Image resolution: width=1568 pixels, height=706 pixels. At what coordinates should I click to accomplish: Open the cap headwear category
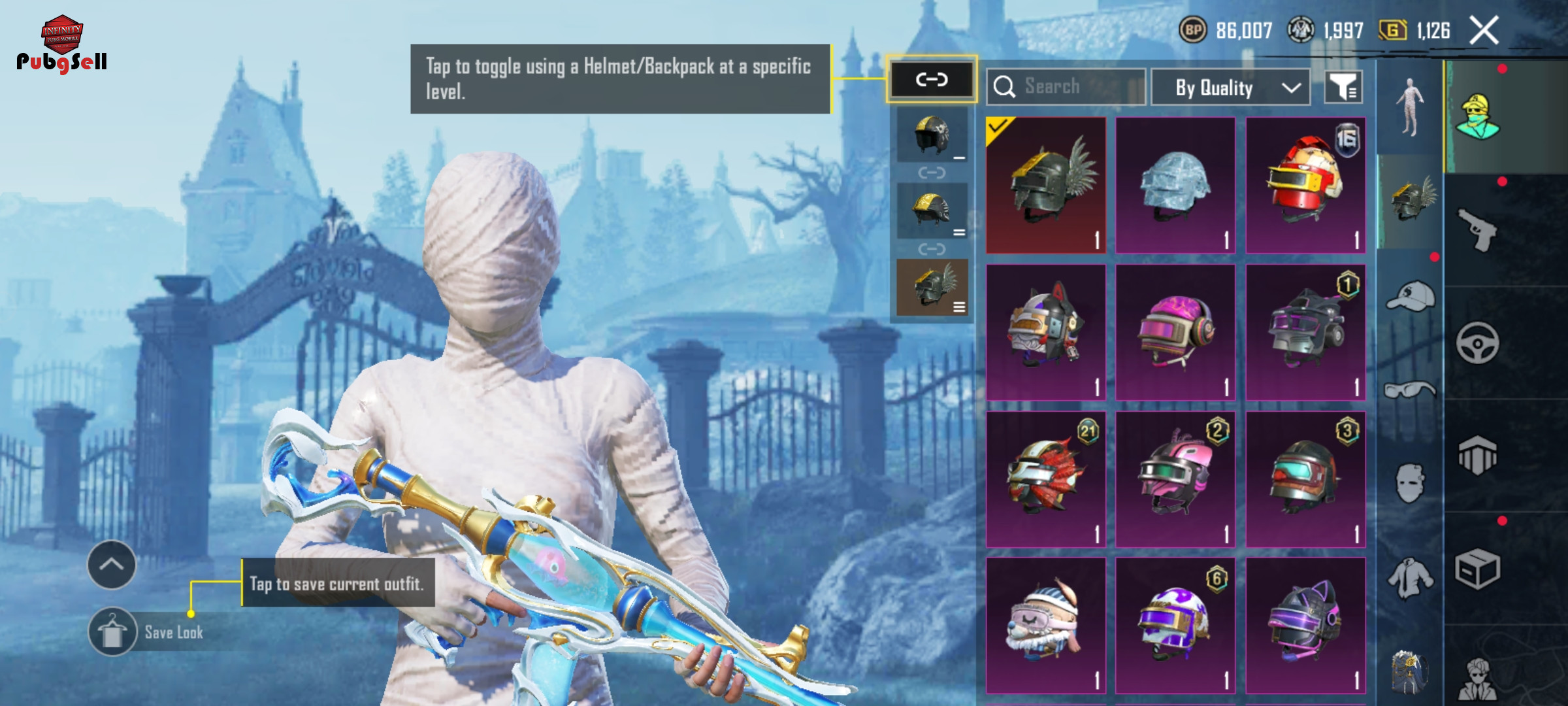tap(1410, 297)
